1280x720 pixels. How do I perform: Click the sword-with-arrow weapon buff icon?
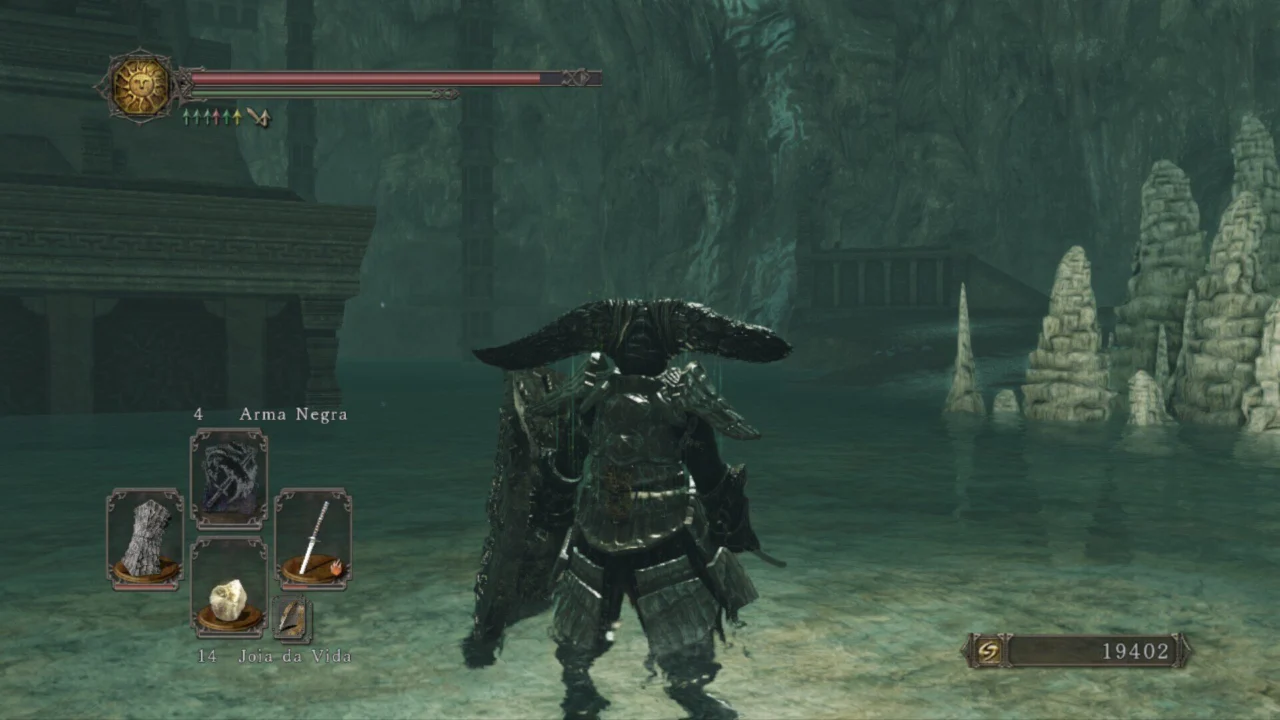point(259,117)
